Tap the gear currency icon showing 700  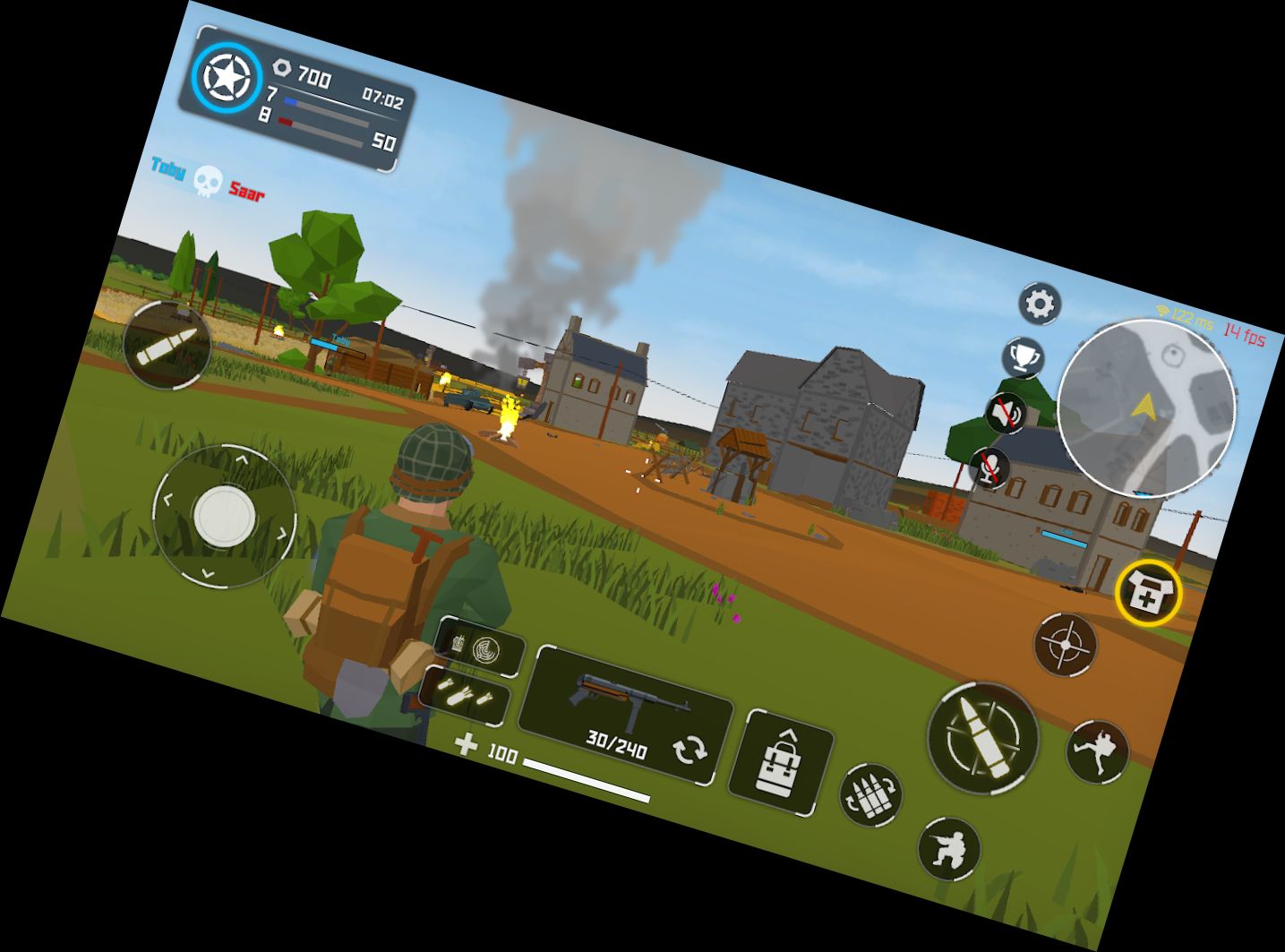coord(281,66)
